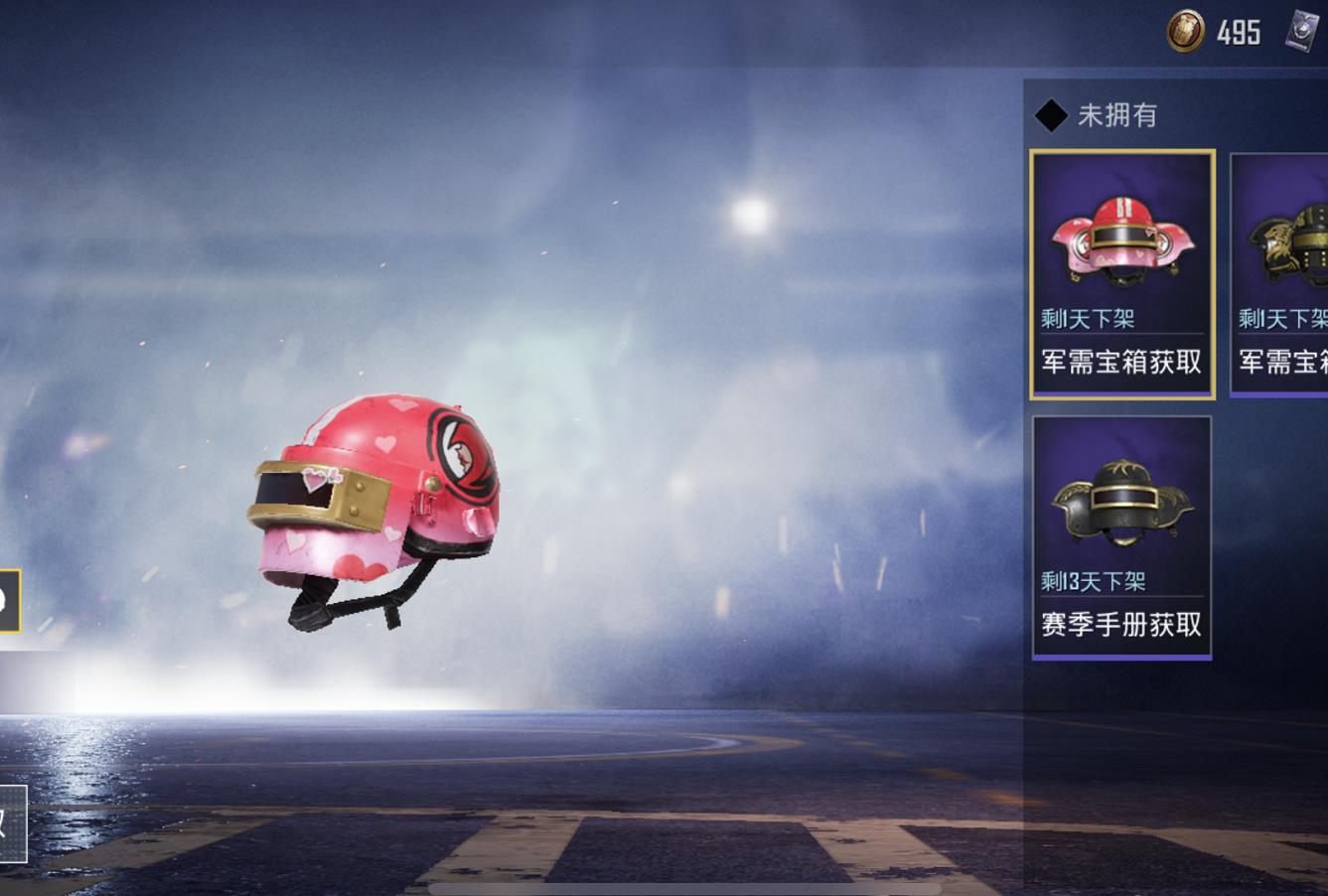Screen dimensions: 1328x896
Task: Tap the gold coin currency icon
Action: point(1185,32)
